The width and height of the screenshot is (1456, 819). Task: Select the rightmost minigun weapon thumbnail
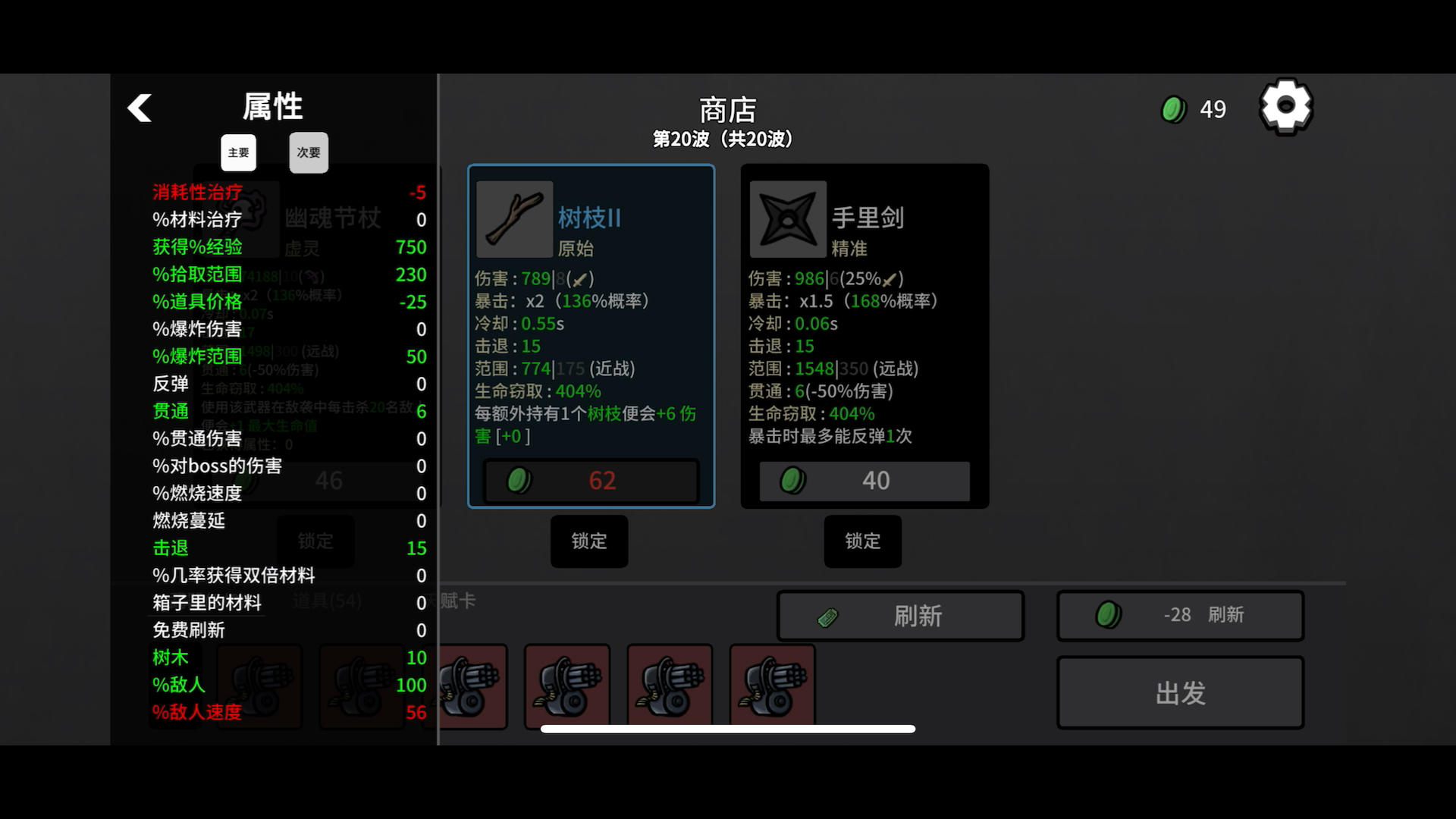tap(771, 685)
